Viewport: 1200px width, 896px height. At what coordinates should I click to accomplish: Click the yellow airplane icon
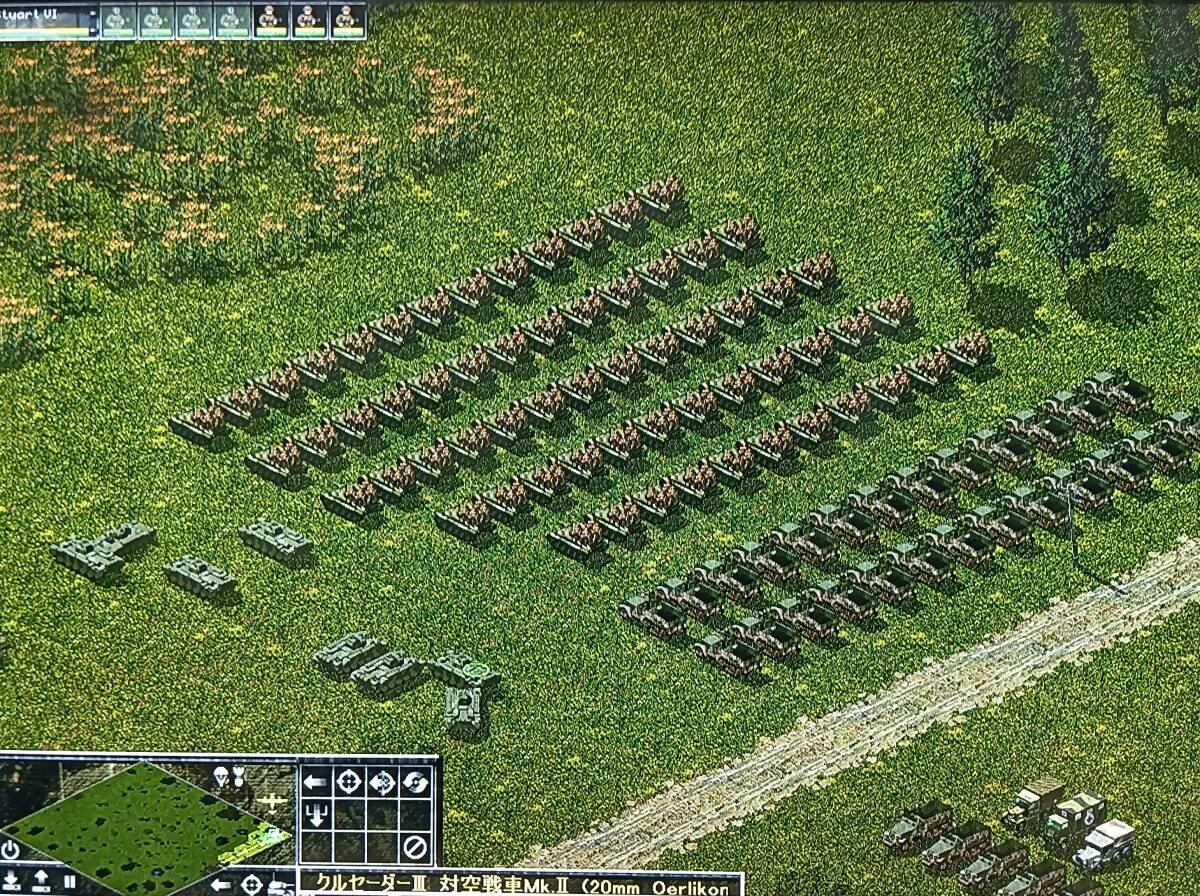point(270,801)
